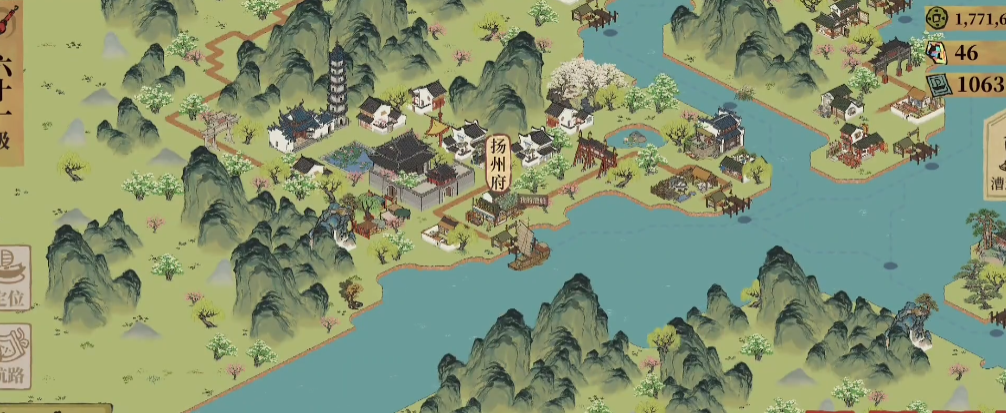1006x413 pixels.
Task: Select the 扬州府 city label
Action: tap(499, 162)
